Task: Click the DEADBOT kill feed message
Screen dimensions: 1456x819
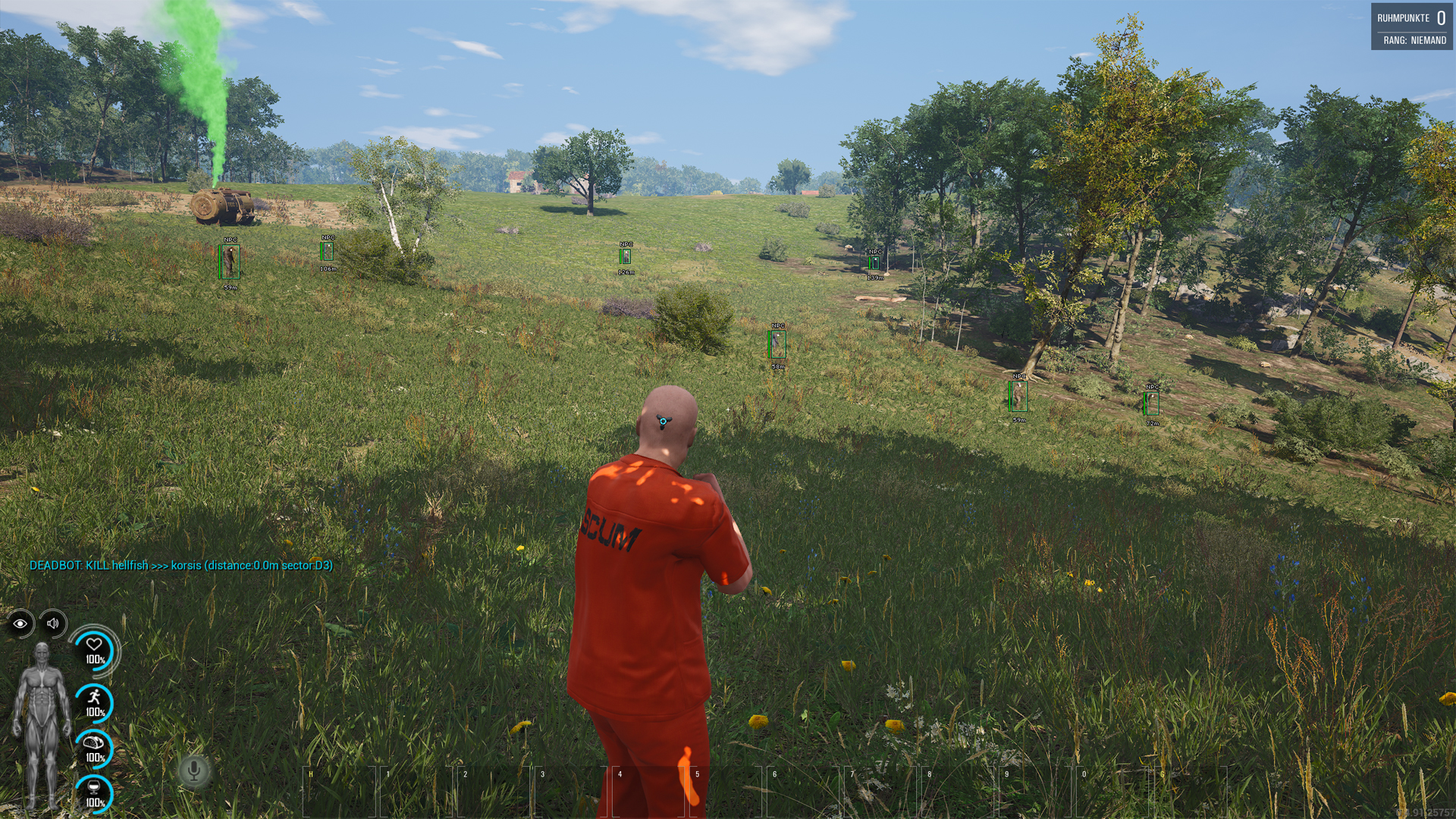Action: click(182, 566)
